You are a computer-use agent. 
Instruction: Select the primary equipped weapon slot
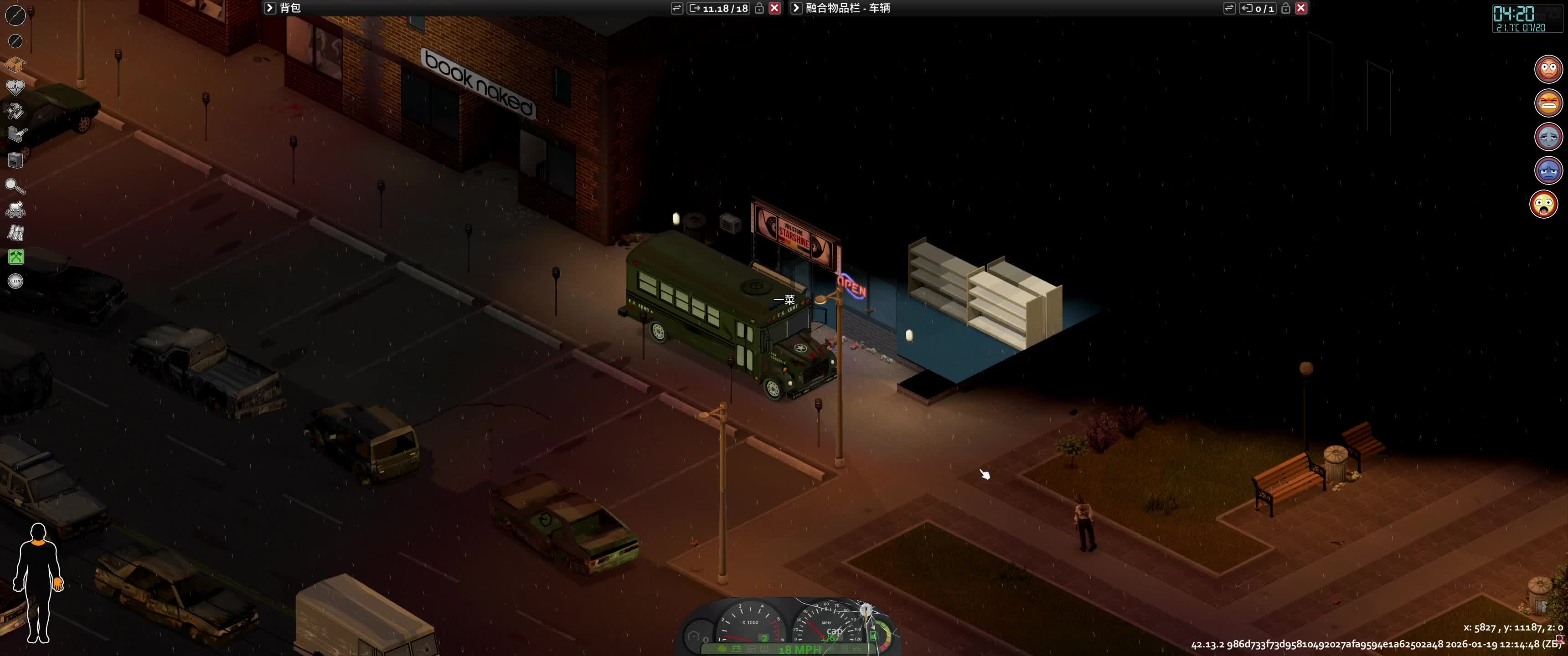(x=15, y=15)
